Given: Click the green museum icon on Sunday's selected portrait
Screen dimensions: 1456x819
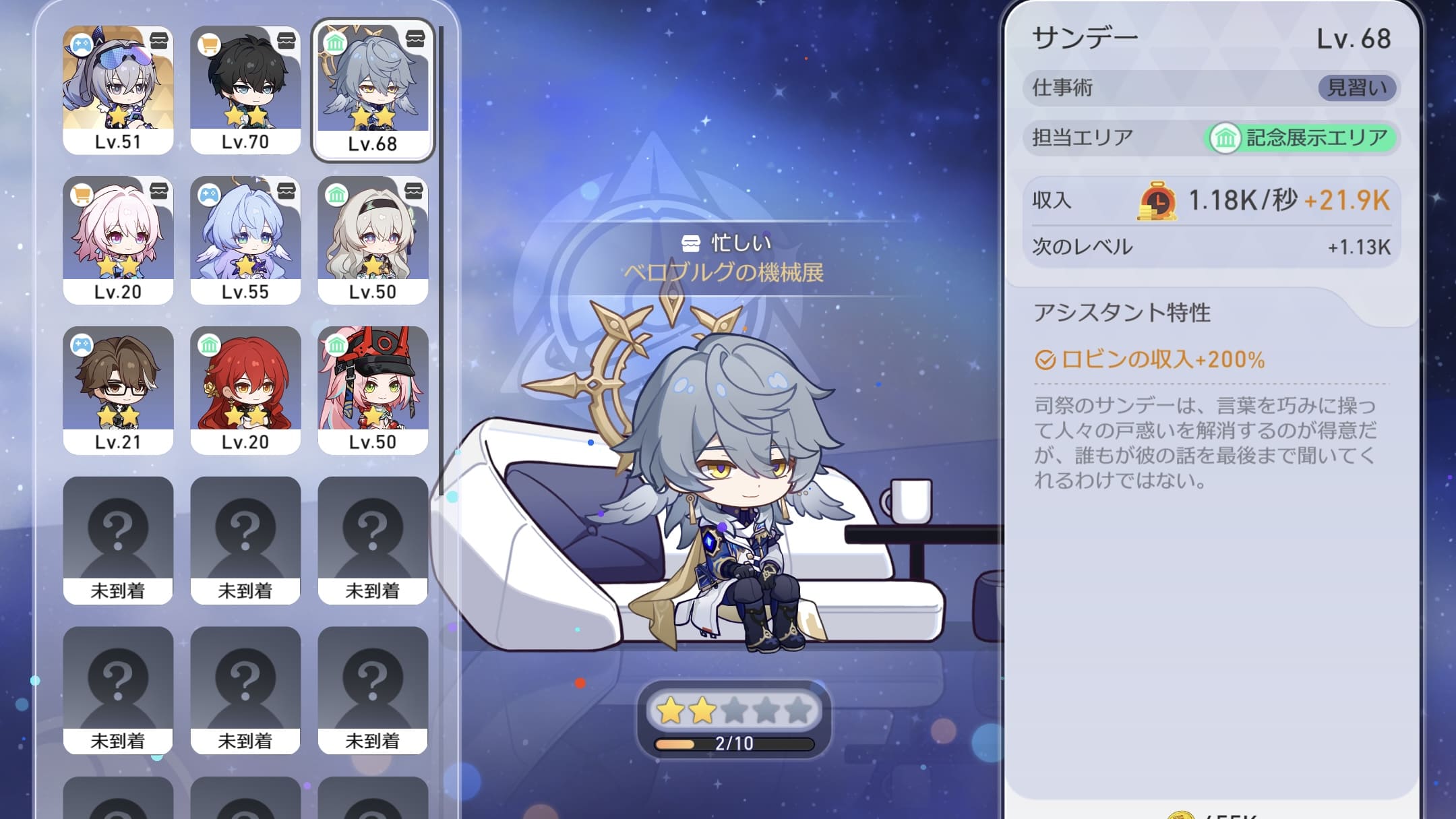Looking at the screenshot, I should pos(336,44).
